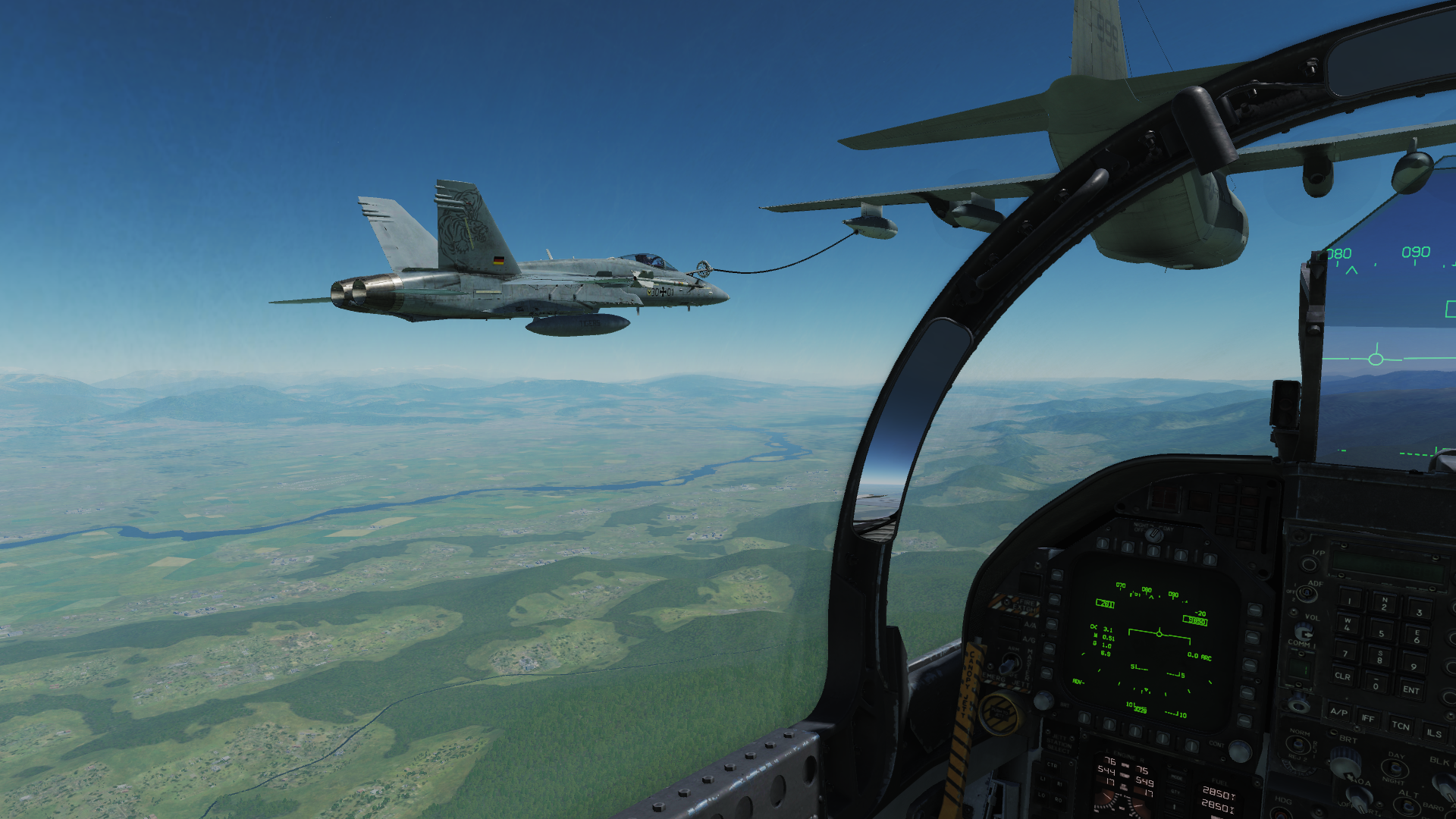
Task: Select the keypad 9 key
Action: click(1414, 666)
